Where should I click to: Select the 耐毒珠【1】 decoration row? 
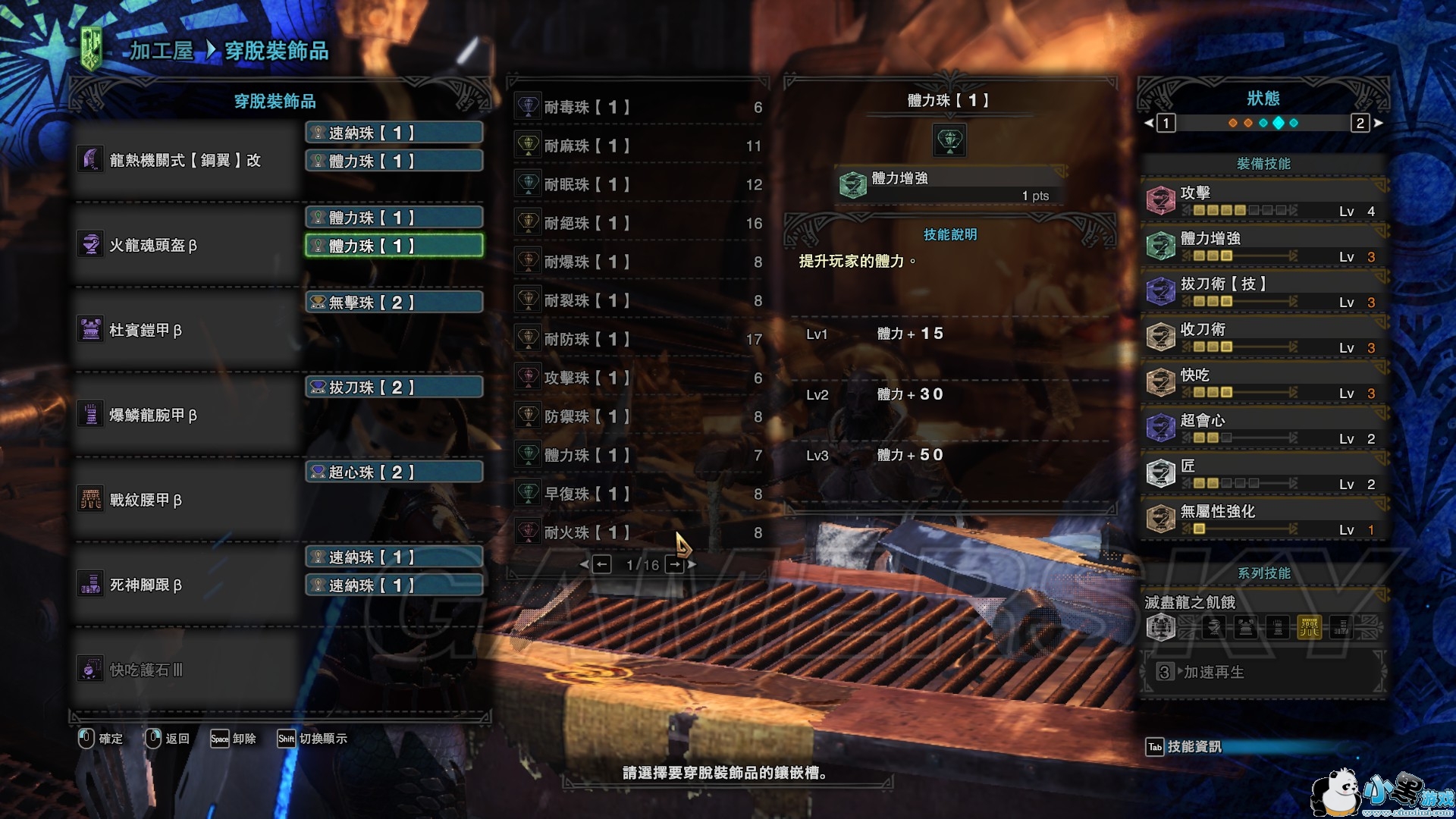click(x=639, y=108)
